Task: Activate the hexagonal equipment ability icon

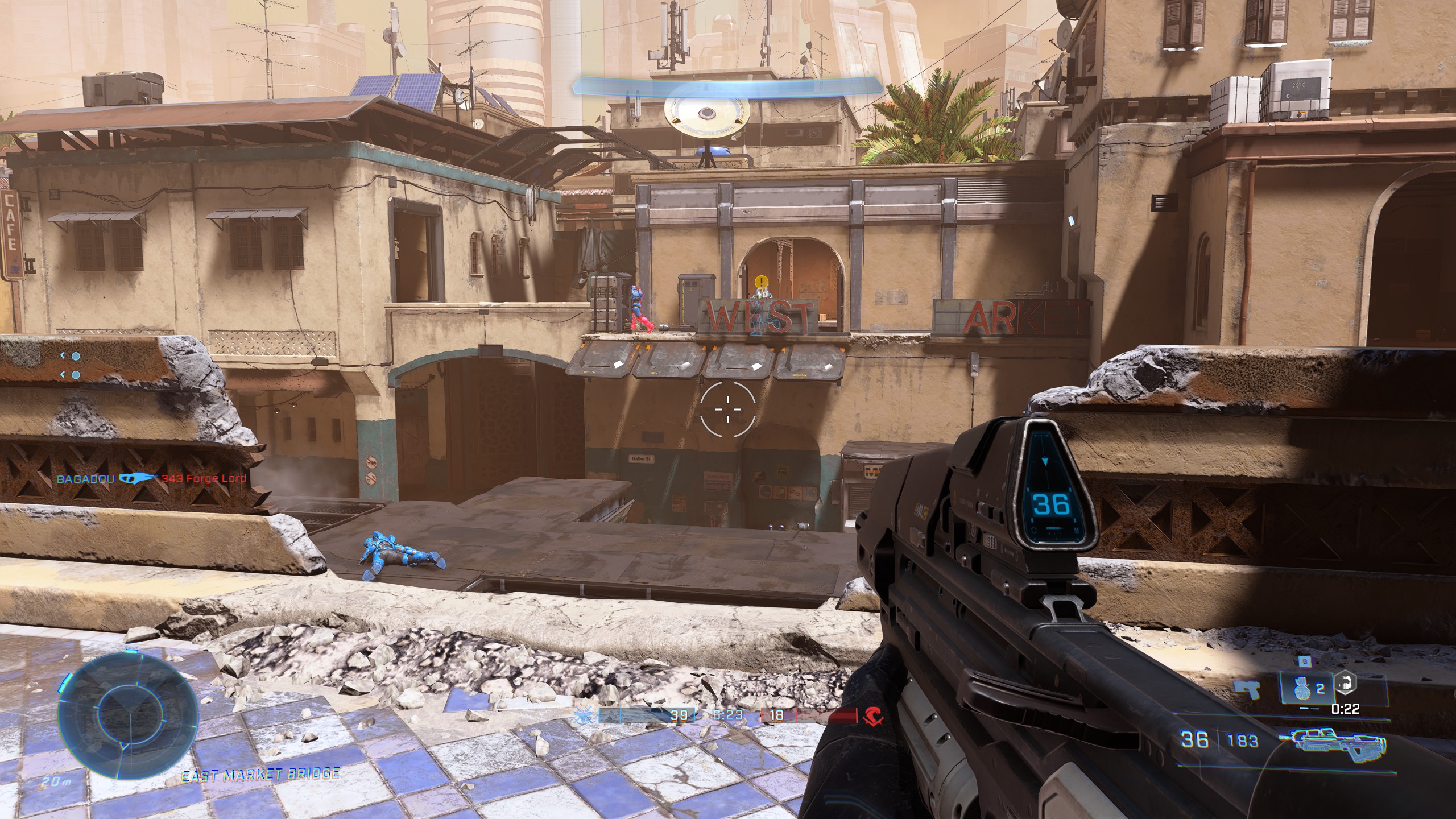Action: tap(1345, 682)
